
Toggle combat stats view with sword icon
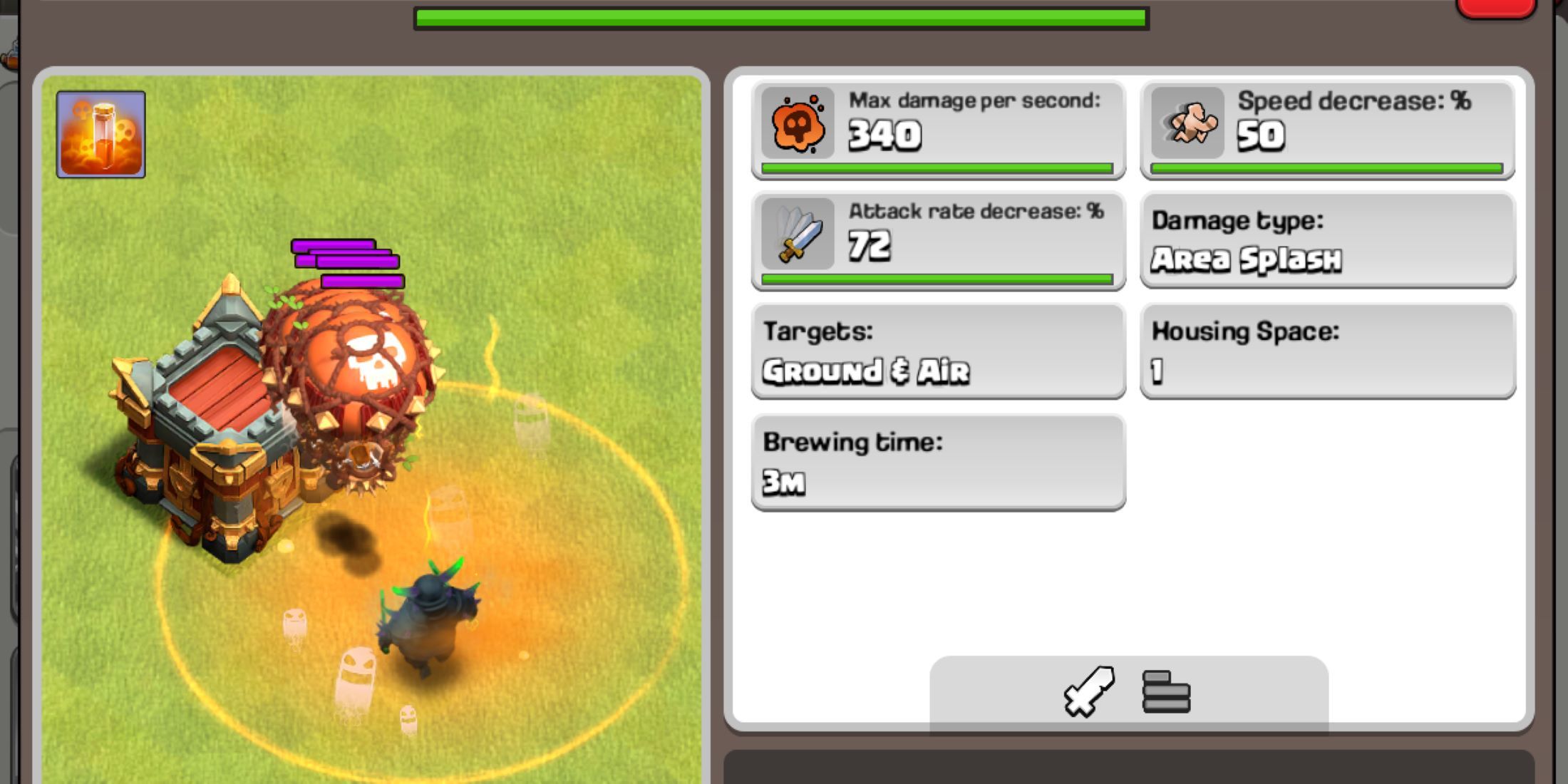coord(1088,691)
